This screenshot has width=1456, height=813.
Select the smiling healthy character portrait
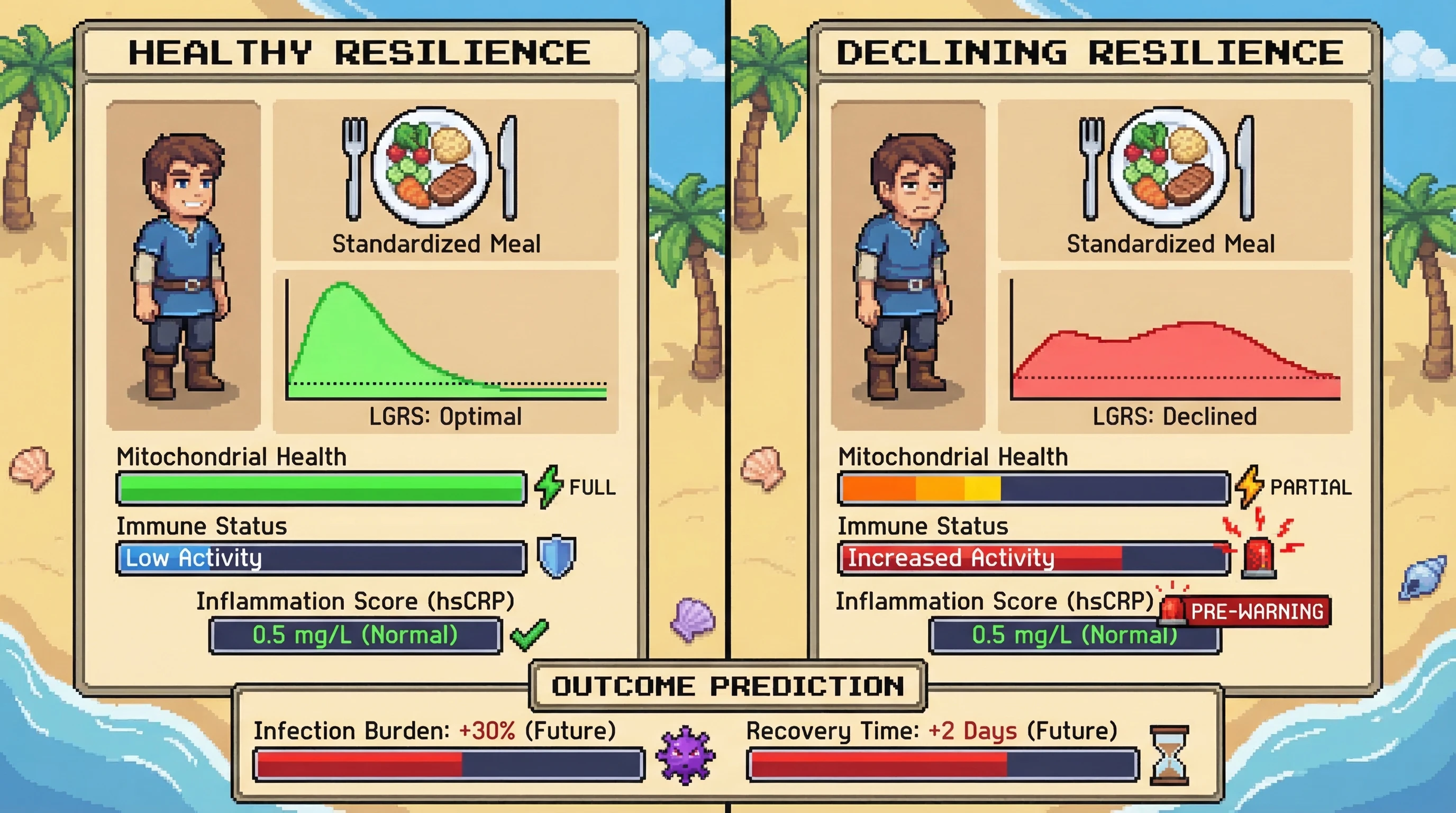pos(183,266)
